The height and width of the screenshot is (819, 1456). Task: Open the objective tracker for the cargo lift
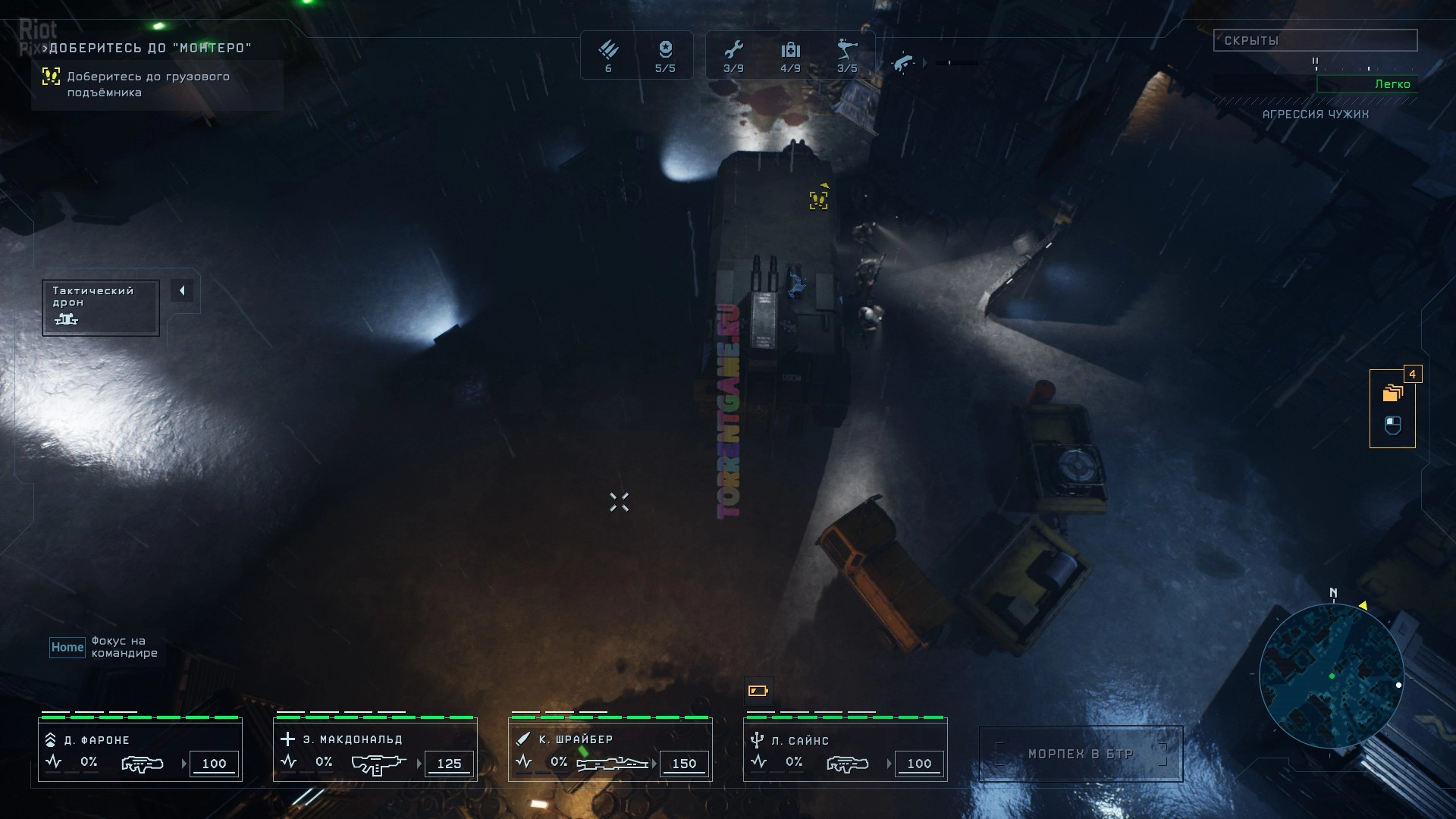pyautogui.click(x=148, y=84)
